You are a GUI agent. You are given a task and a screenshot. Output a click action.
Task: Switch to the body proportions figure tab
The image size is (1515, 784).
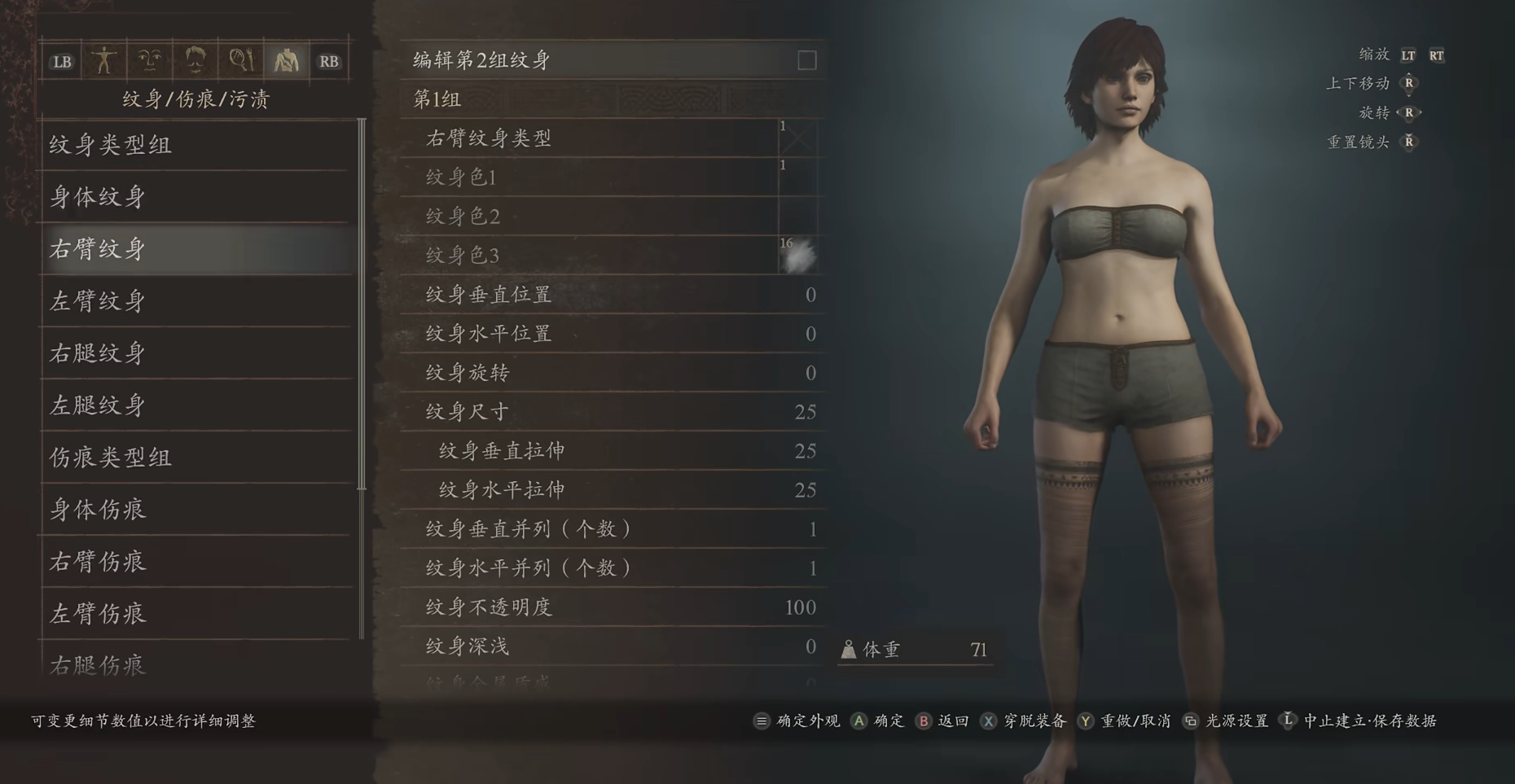[x=104, y=61]
